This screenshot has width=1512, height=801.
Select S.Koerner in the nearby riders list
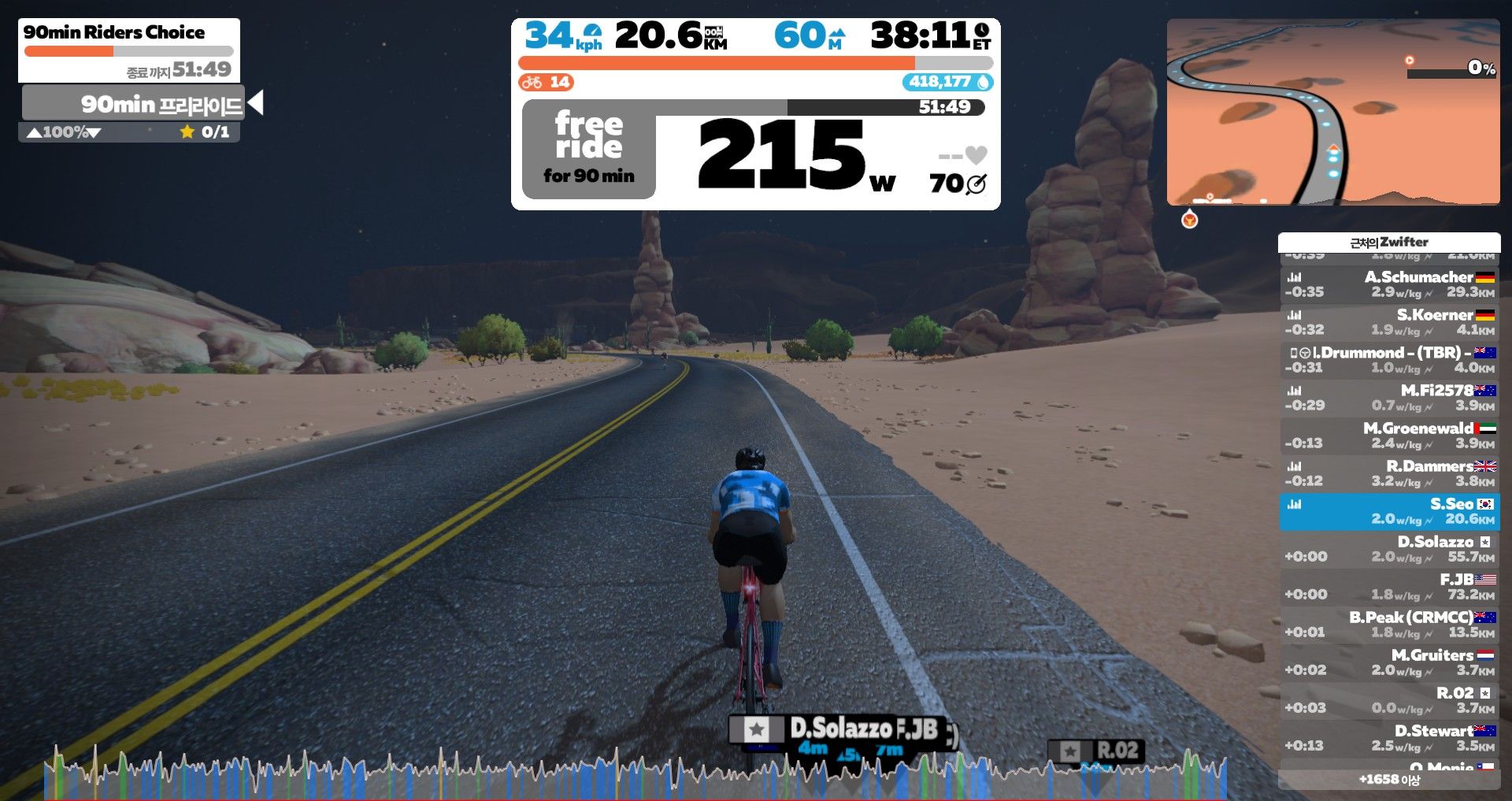coord(1389,322)
